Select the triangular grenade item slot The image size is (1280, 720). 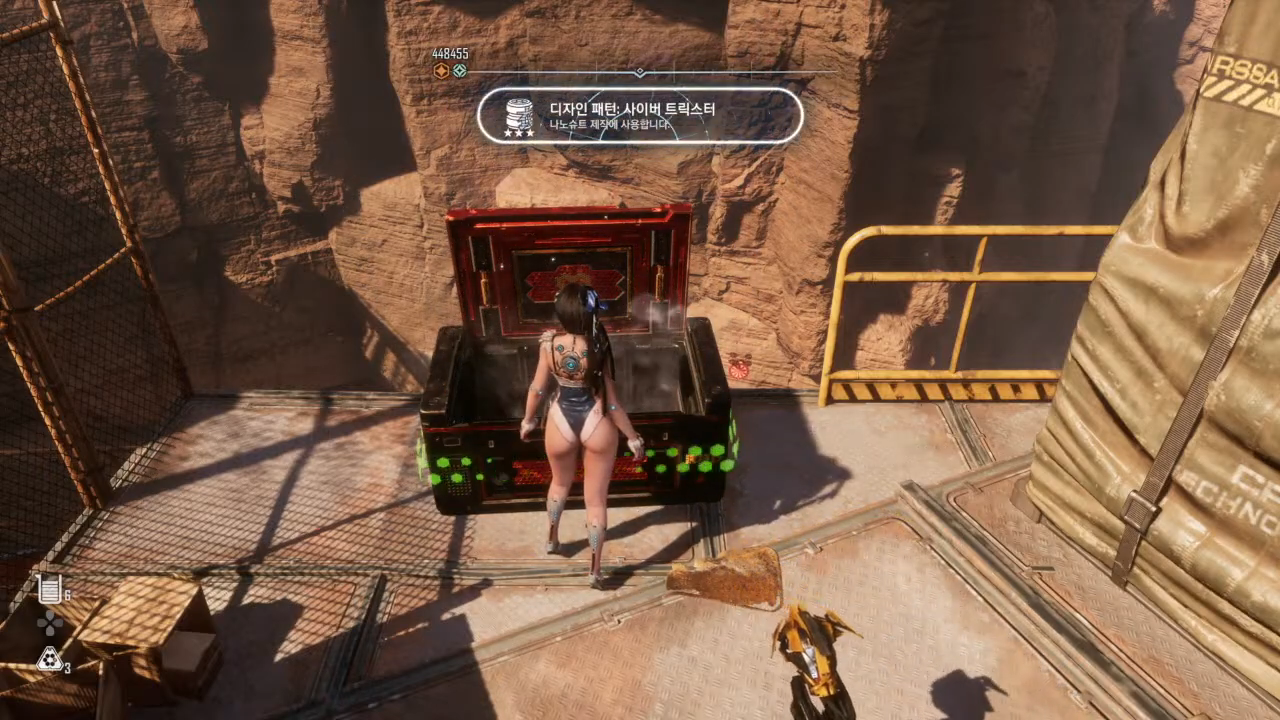[x=49, y=658]
